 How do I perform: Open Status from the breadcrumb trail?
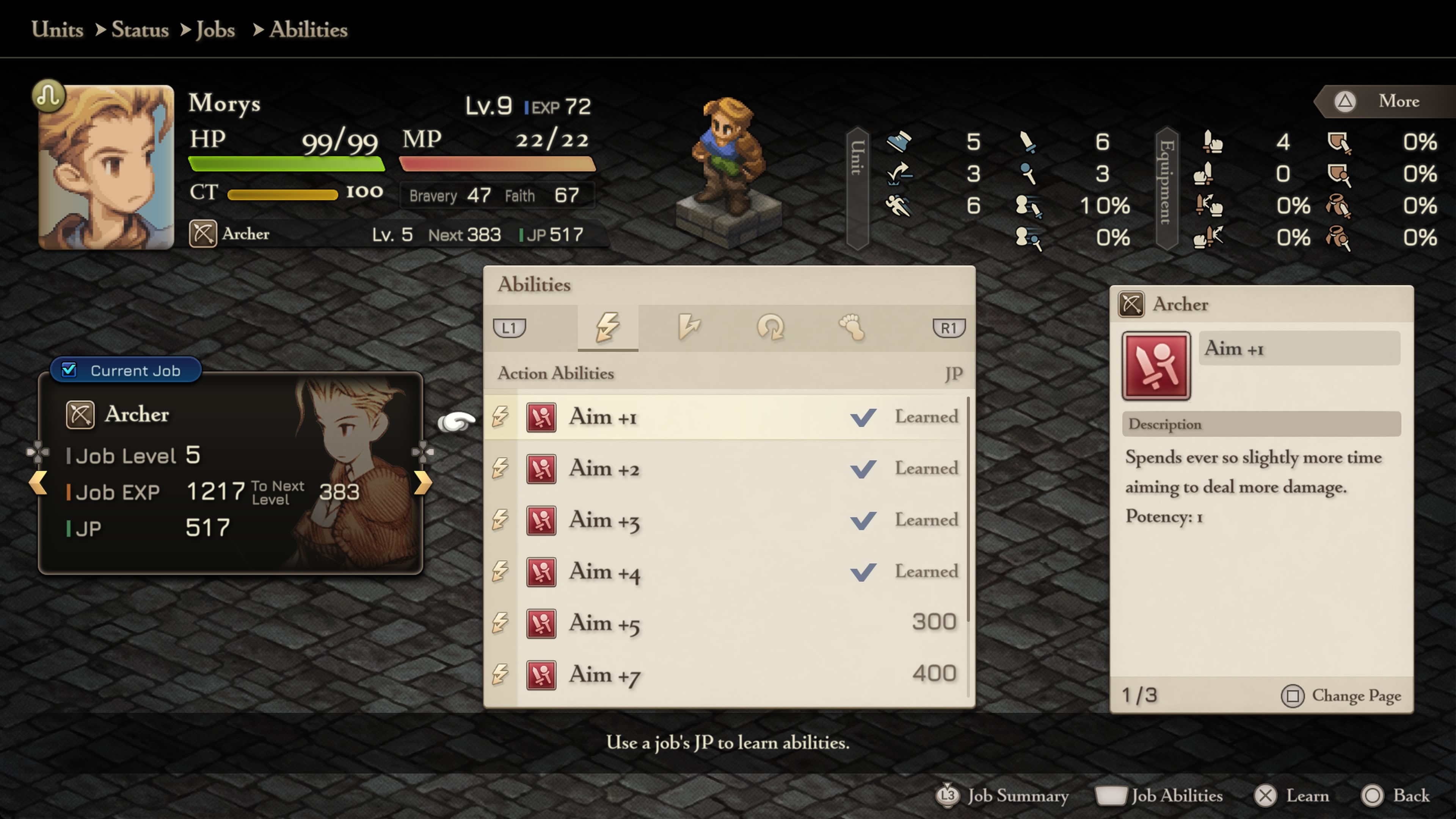140,30
